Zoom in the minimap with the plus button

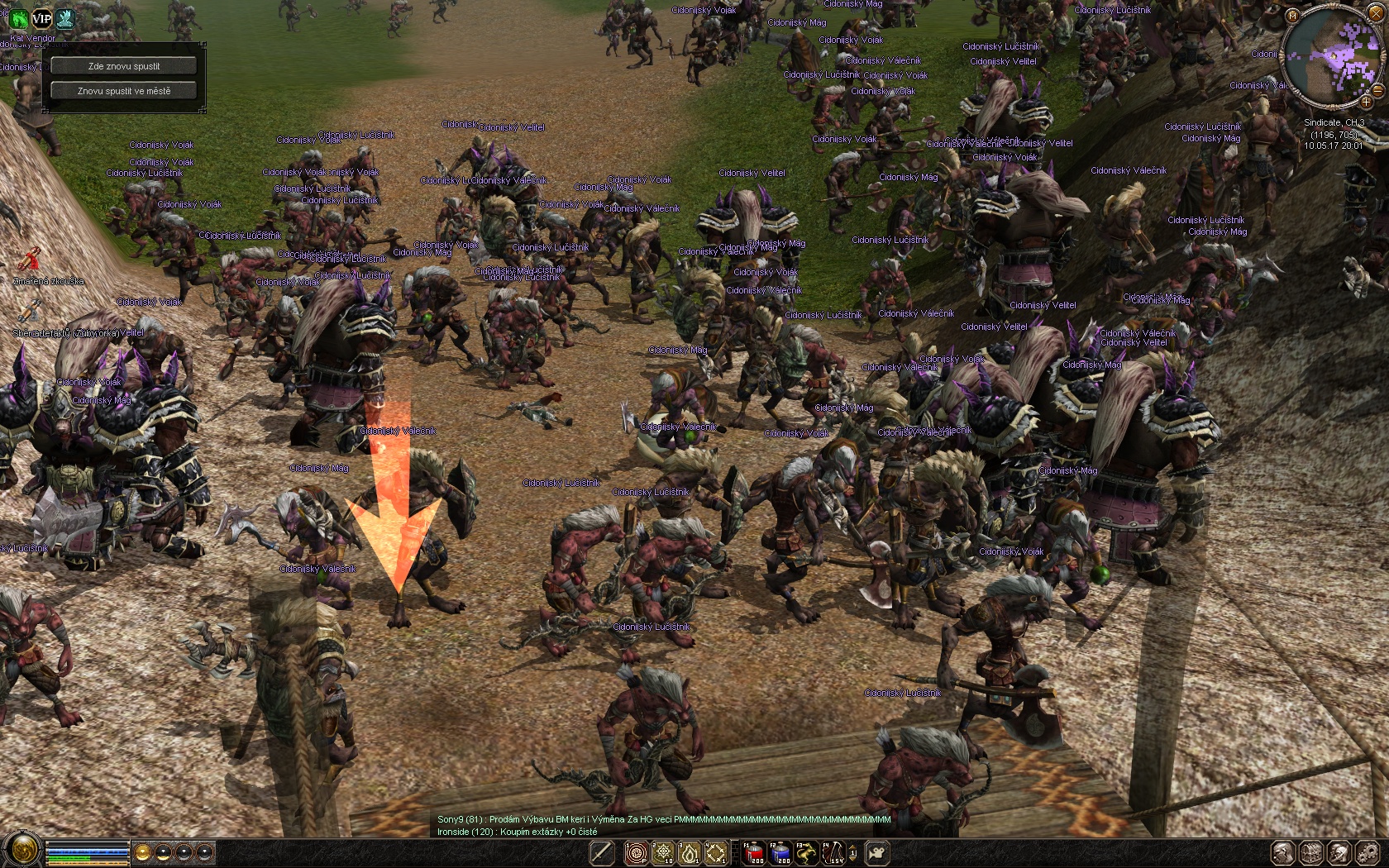(1367, 102)
